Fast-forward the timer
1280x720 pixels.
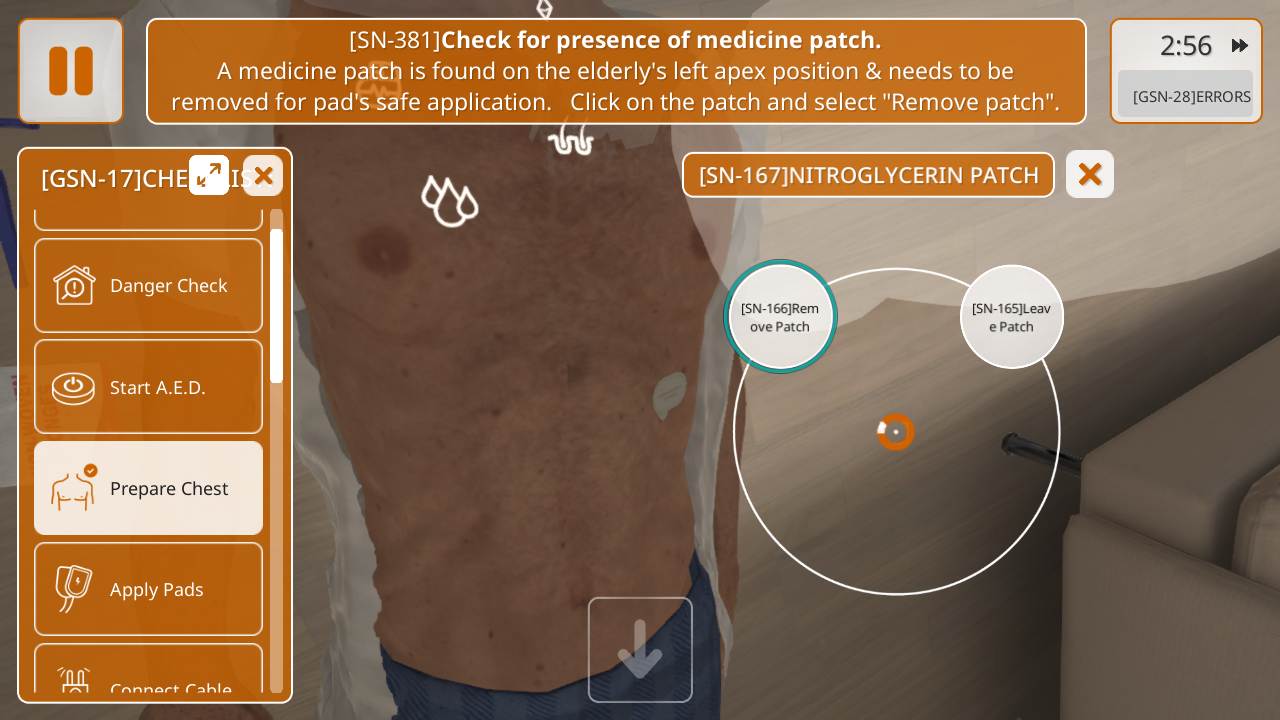(x=1240, y=46)
